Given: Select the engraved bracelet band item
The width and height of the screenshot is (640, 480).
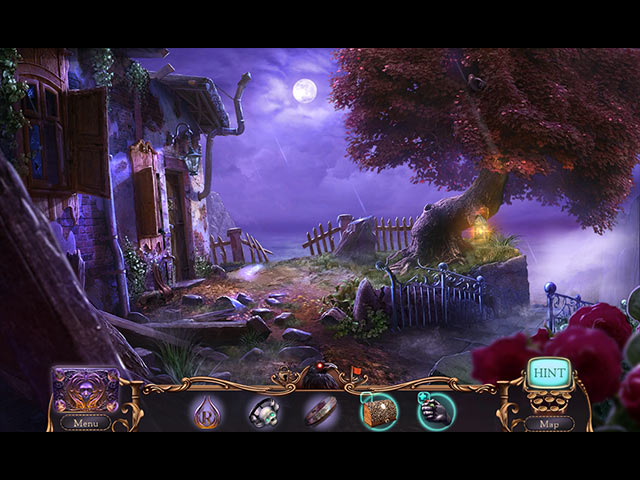Looking at the screenshot, I should click(321, 410).
